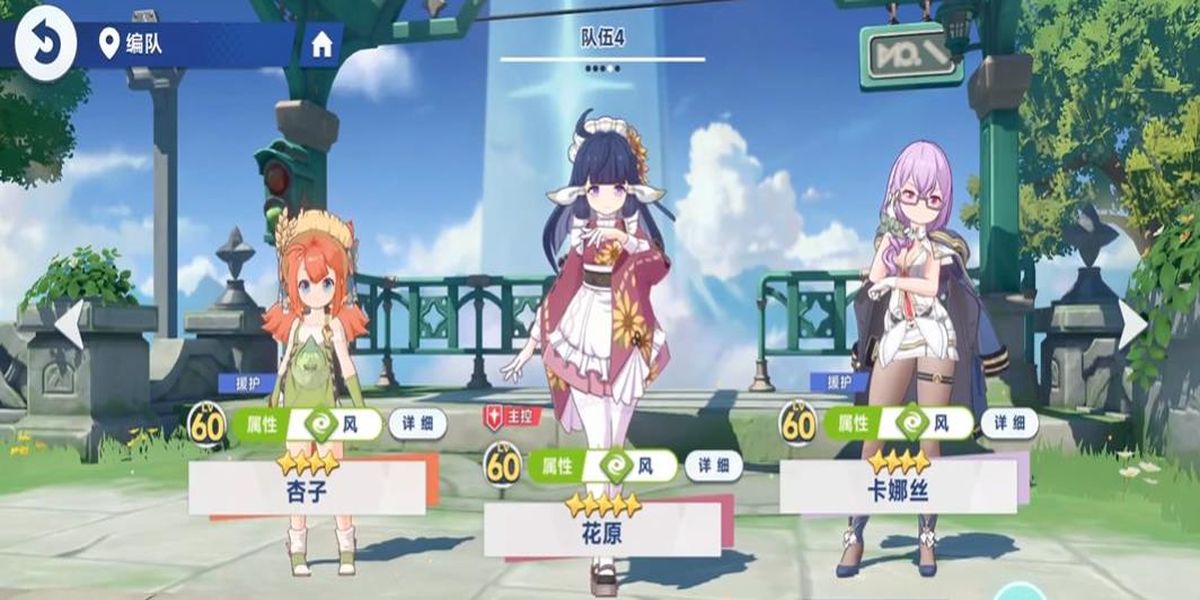Open 详细 details for 花原
Viewport: 1200px width, 600px height.
(713, 466)
